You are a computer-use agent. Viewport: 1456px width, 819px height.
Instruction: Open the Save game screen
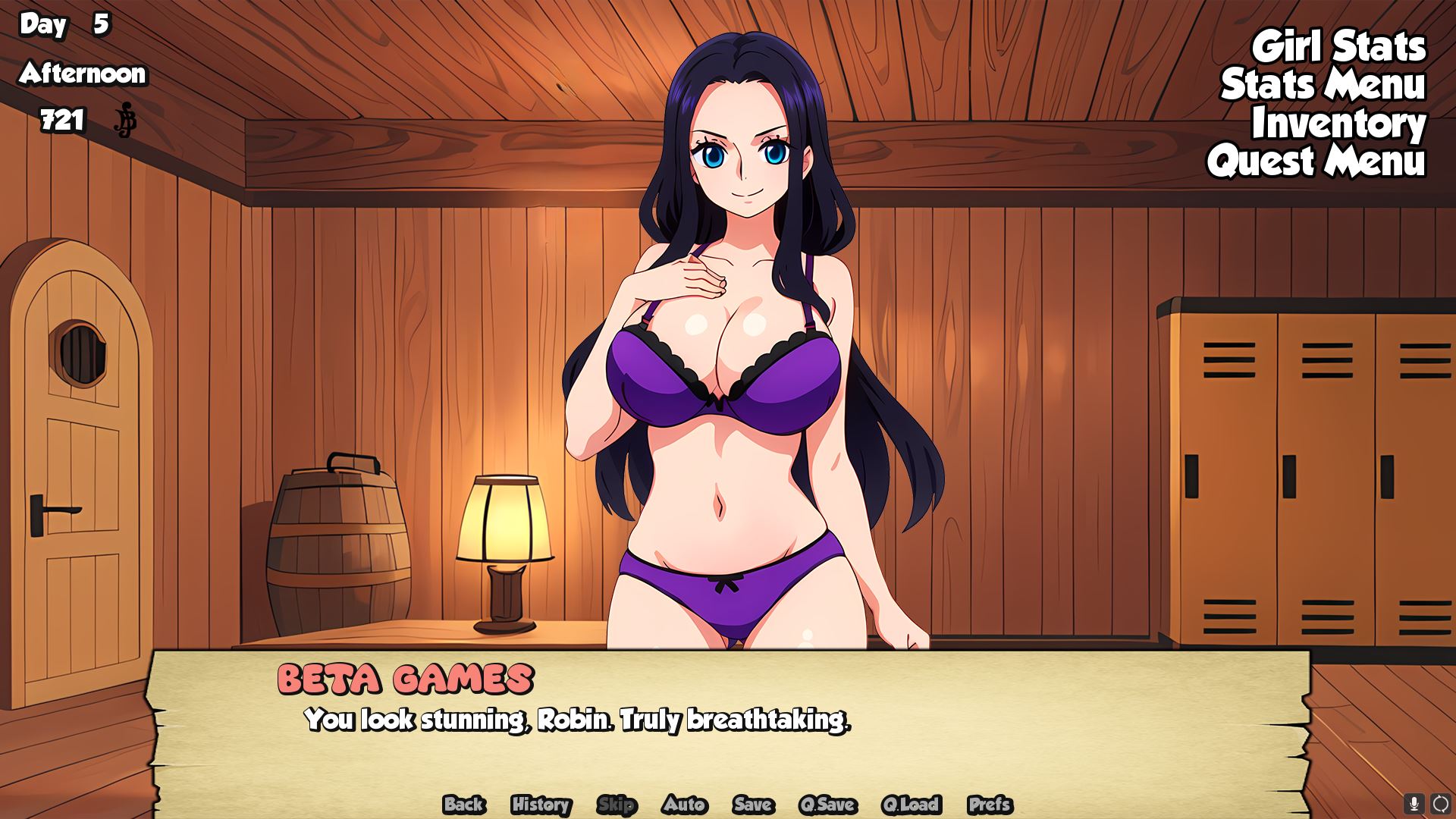coord(752,805)
